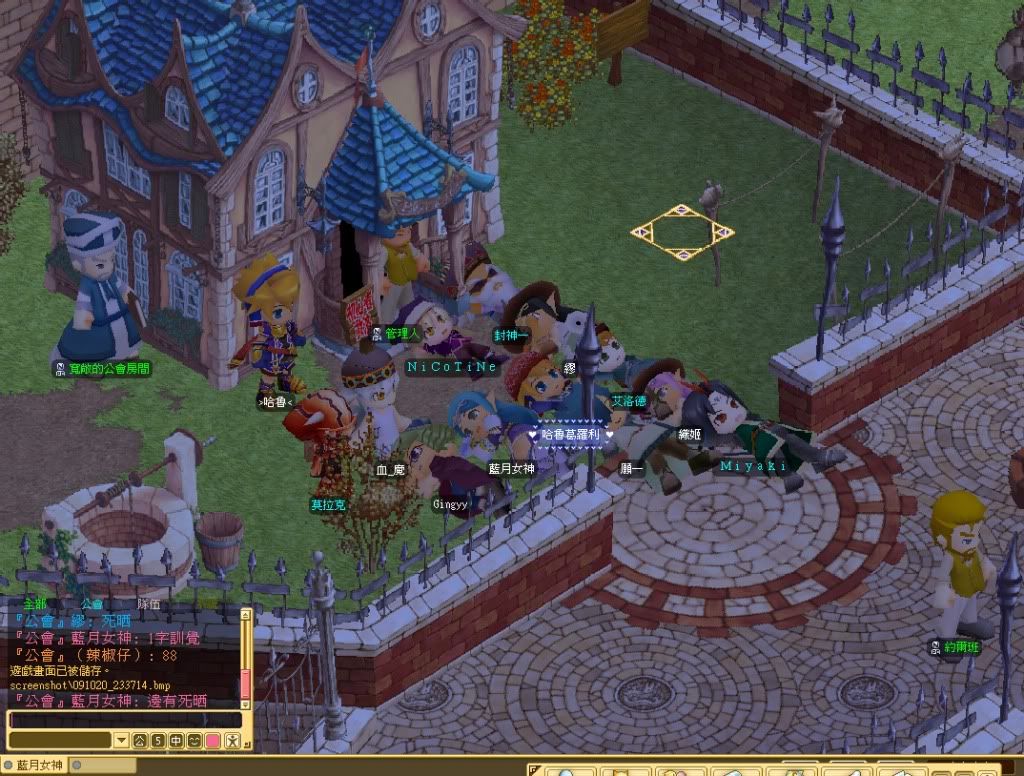Switch to the 公會 chat tab

coord(92,604)
